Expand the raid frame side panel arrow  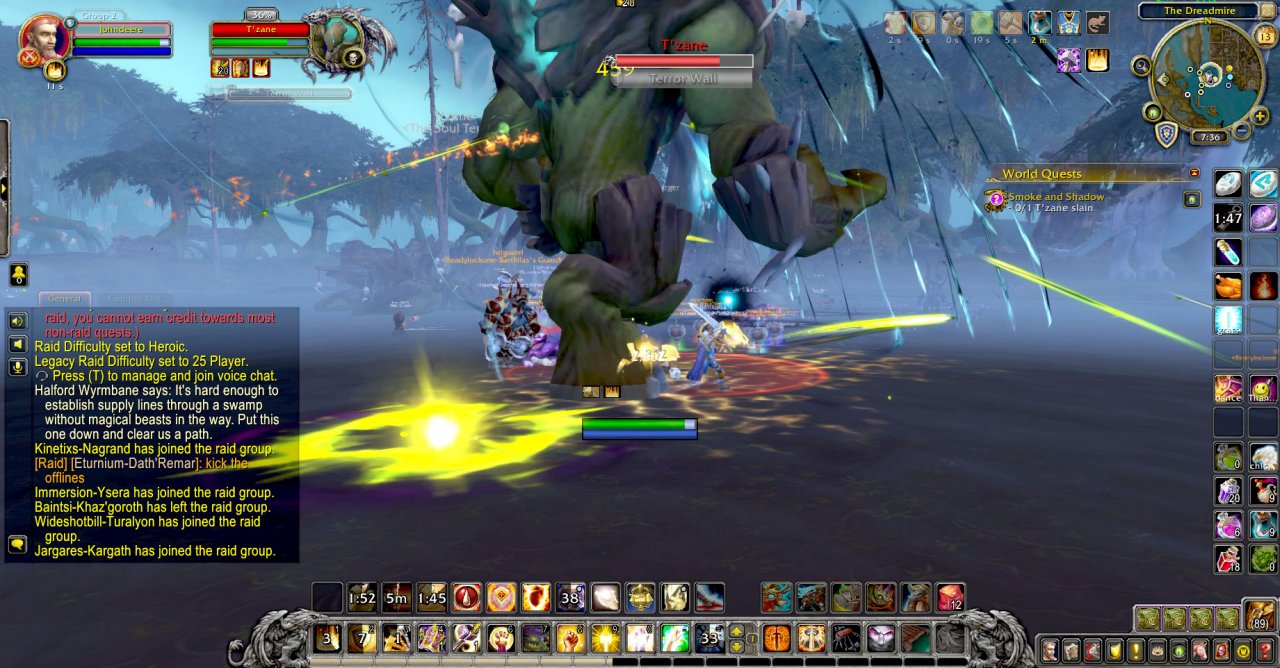pyautogui.click(x=4, y=188)
